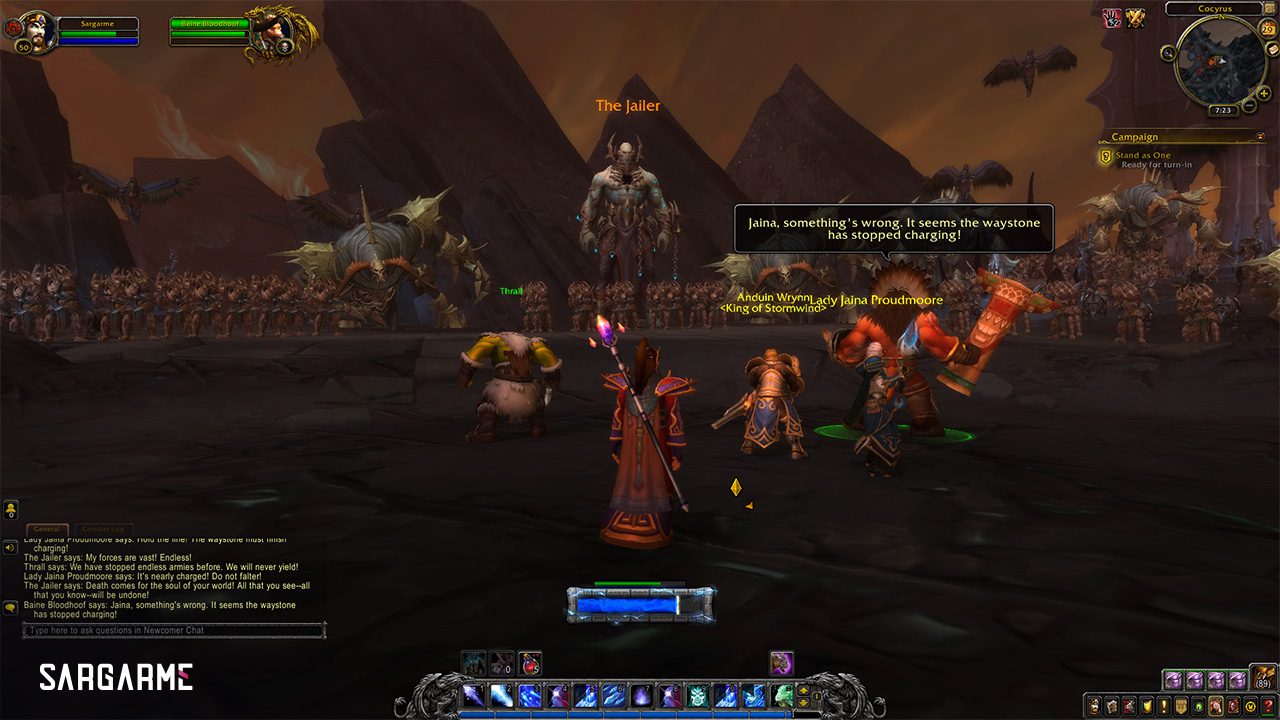Click the Newcomer Chat text input field
1280x720 pixels.
(170, 630)
